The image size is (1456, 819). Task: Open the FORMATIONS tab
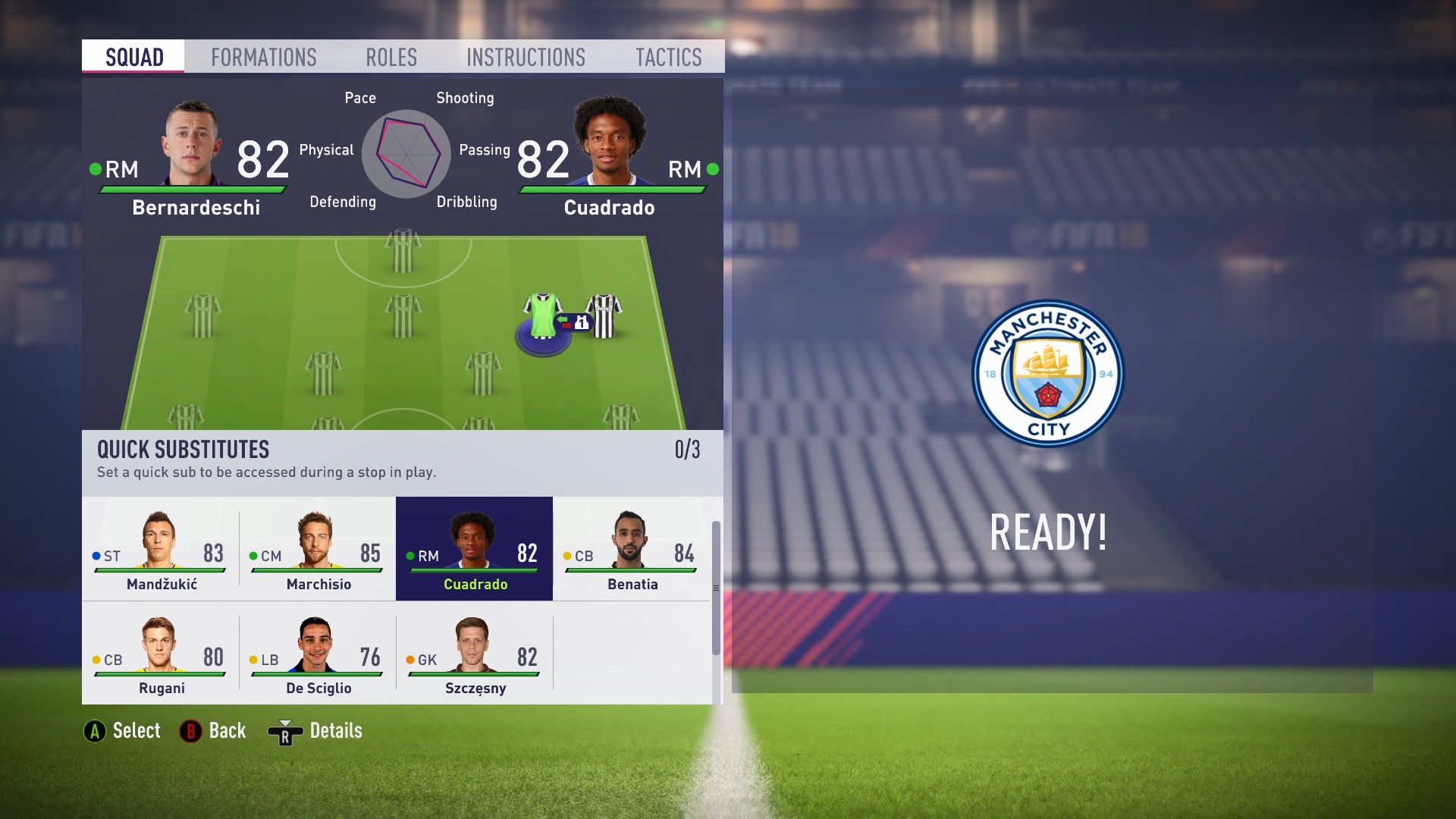(x=265, y=56)
